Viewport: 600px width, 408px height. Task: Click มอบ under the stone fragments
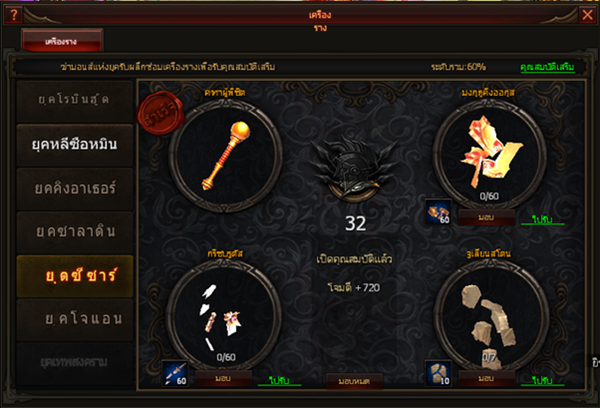(x=487, y=379)
